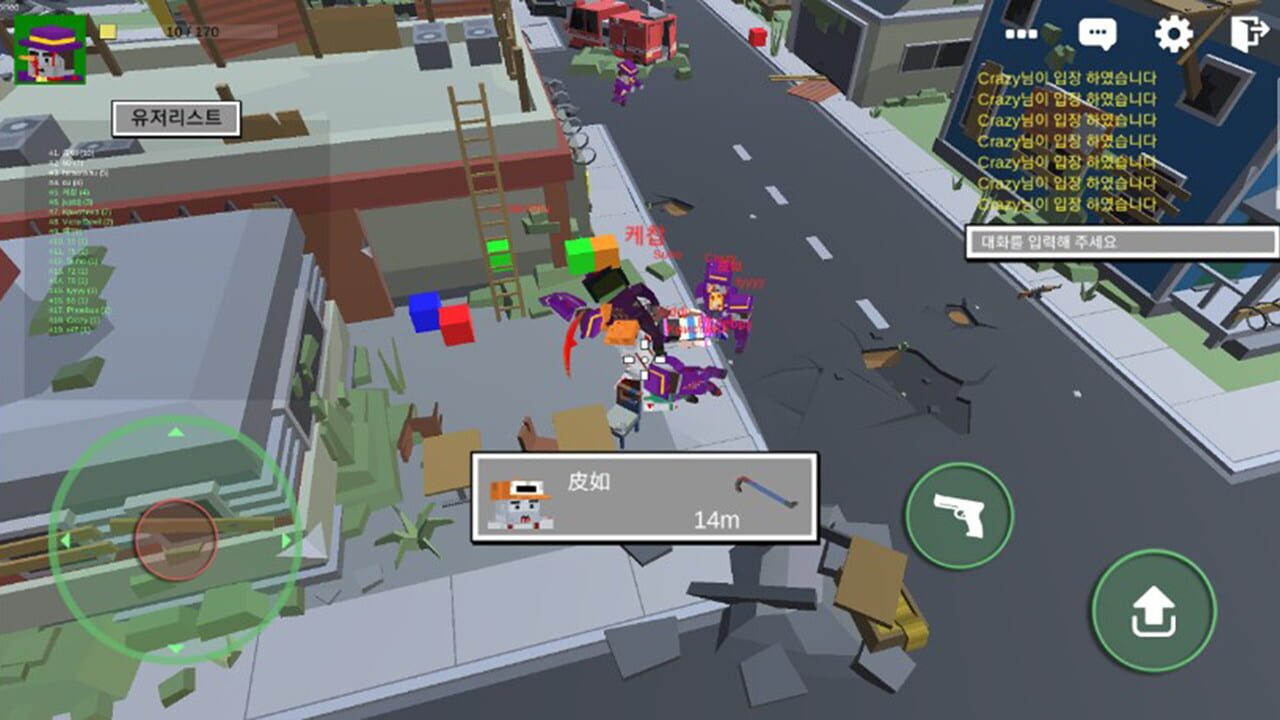This screenshot has height=720, width=1280.
Task: Toggle the 유저리스트 user list panel
Action: pyautogui.click(x=176, y=118)
